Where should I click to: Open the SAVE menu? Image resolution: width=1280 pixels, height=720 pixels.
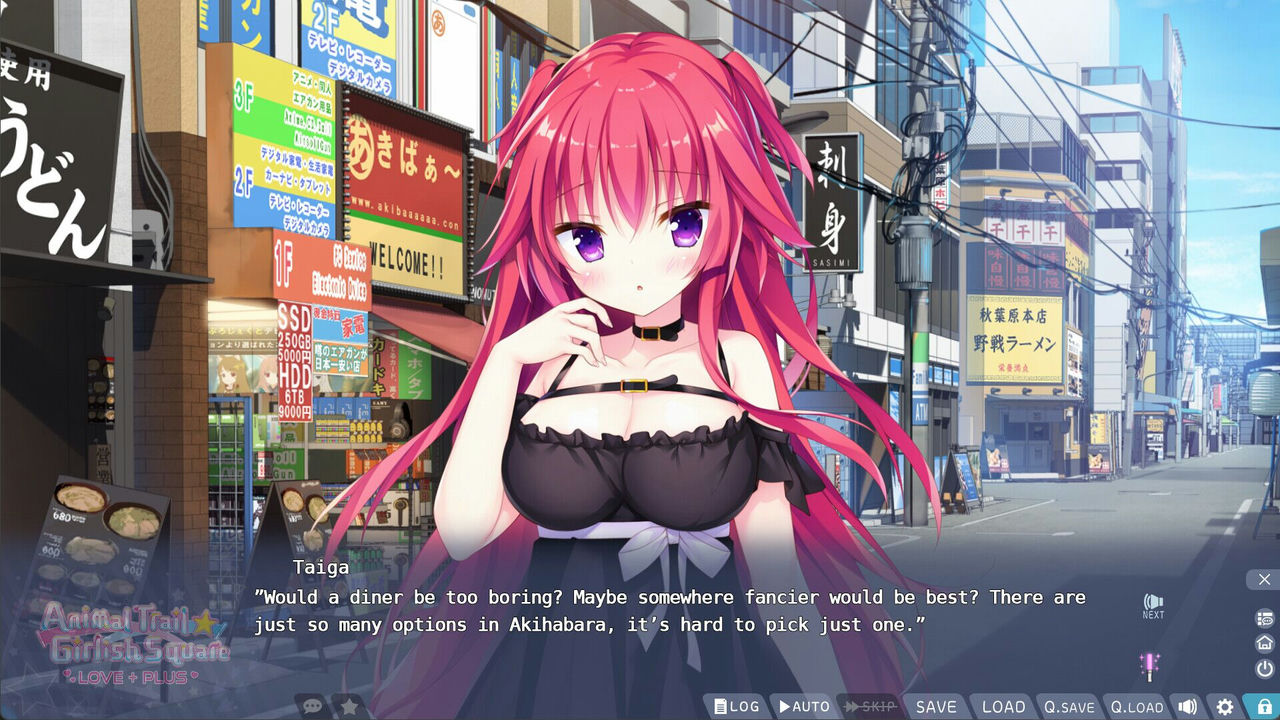click(934, 706)
